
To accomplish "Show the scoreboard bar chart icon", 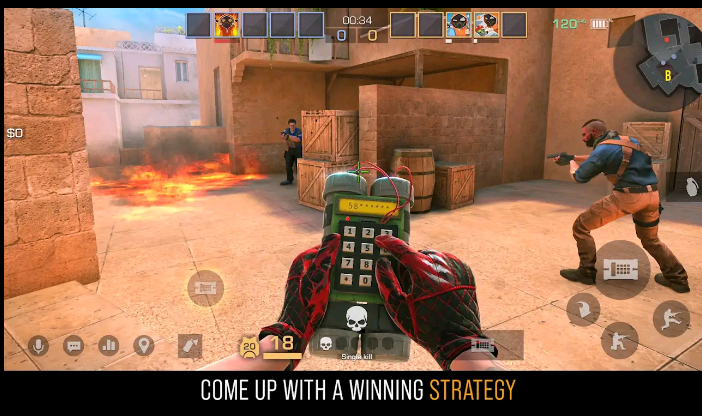I will pos(108,346).
